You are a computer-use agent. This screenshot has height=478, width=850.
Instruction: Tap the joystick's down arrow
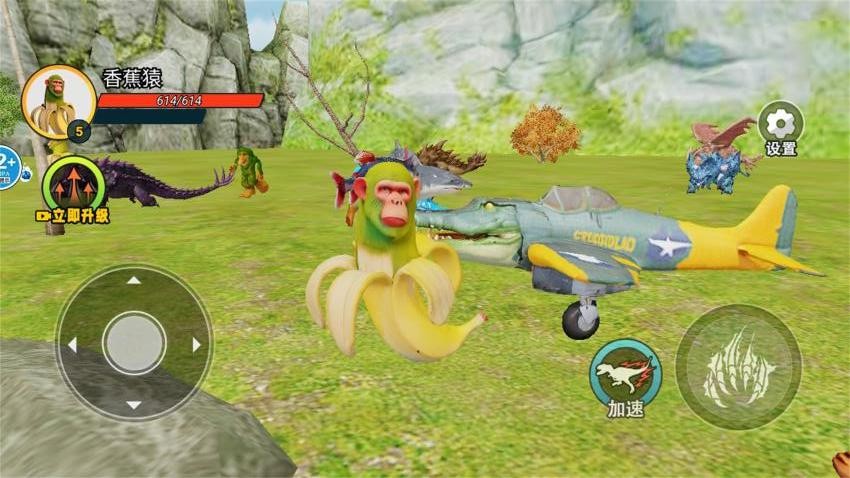(134, 405)
